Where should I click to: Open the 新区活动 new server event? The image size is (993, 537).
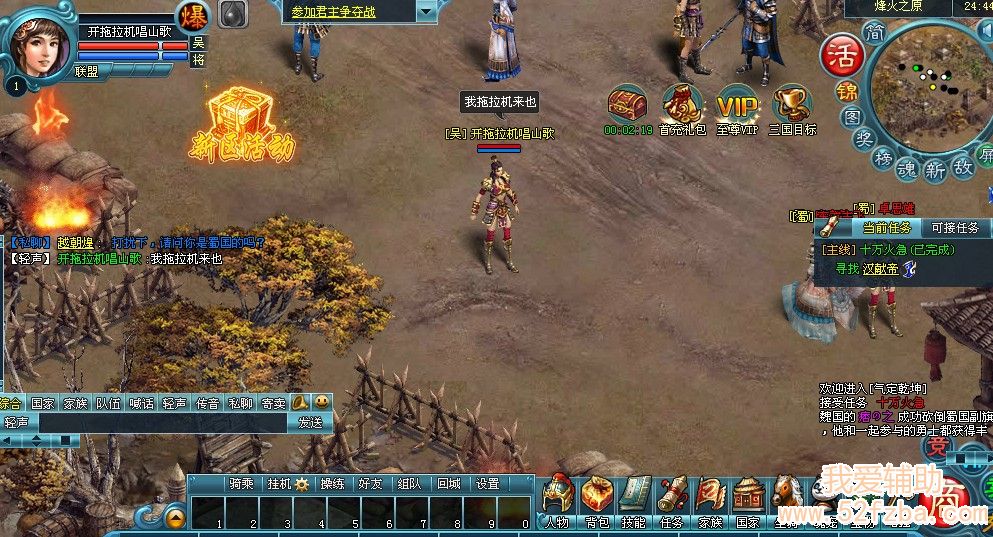click(243, 125)
